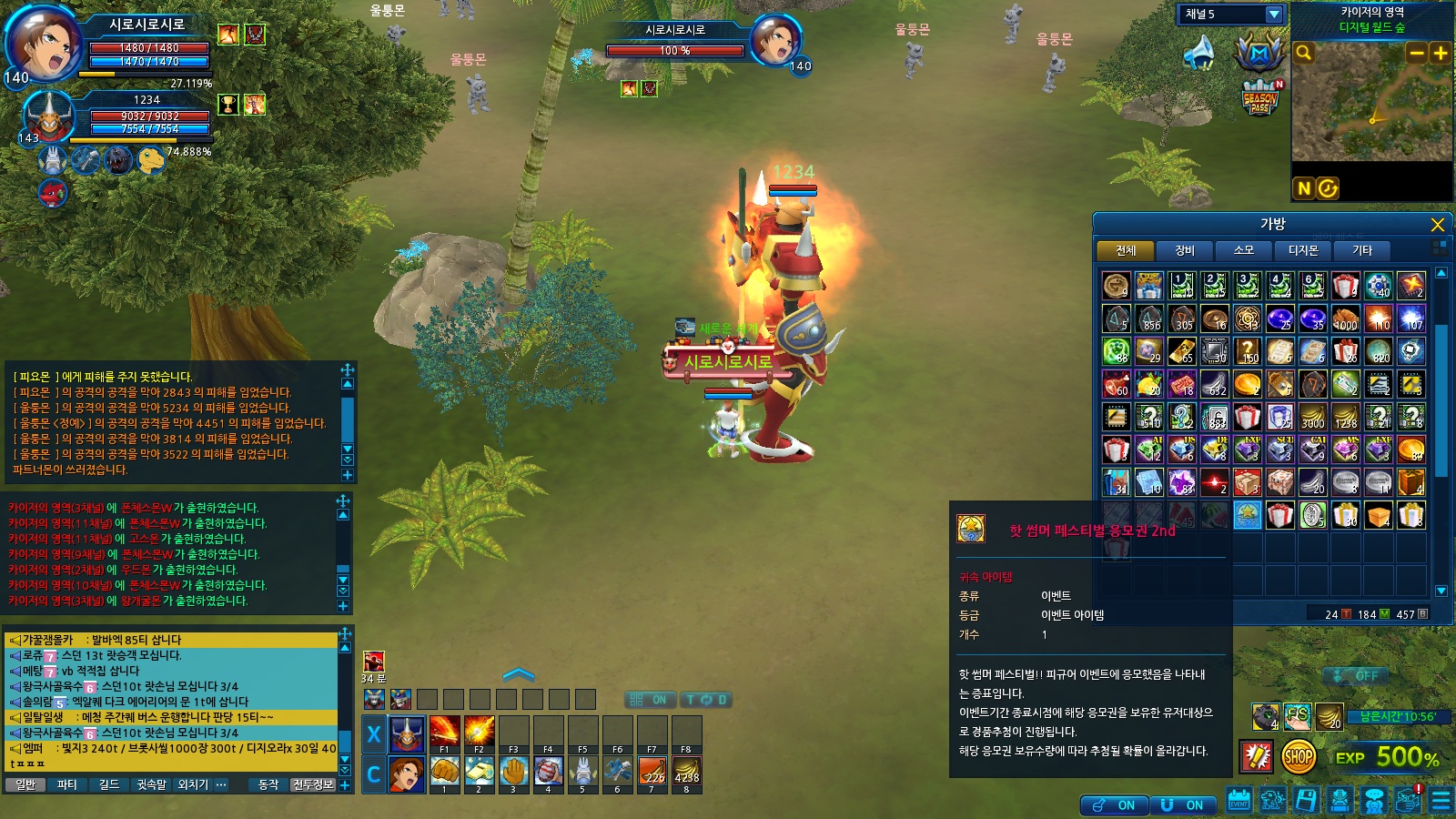1456x819 pixels.
Task: Open the EVENT calendar menu icon
Action: point(1239,800)
